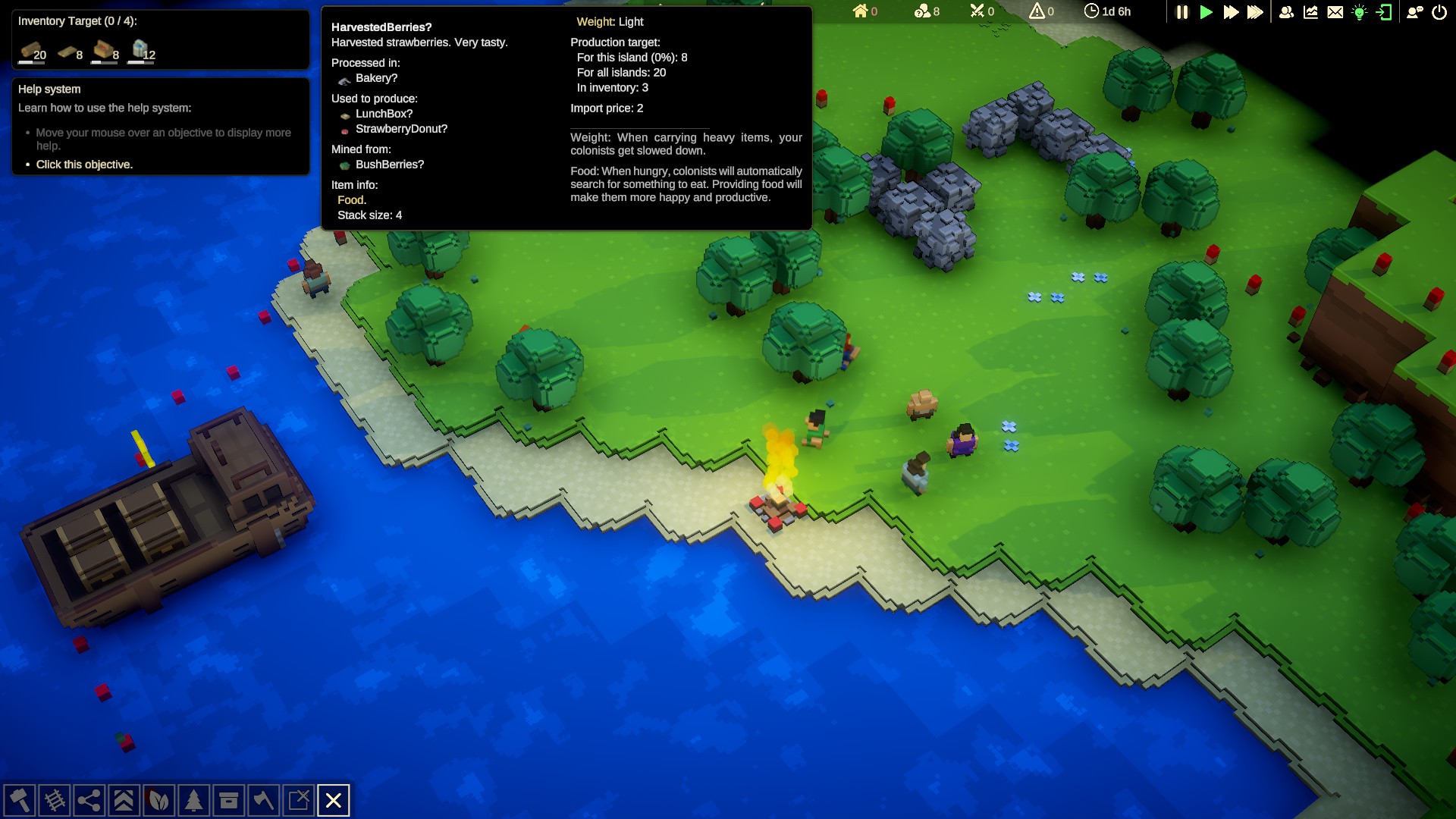
Task: Switch to triple fast-forward speed
Action: tap(1255, 12)
